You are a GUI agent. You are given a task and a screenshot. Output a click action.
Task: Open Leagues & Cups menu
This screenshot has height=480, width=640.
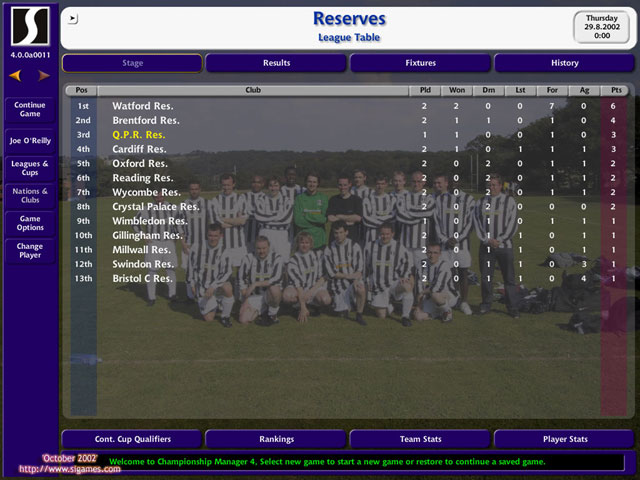point(30,167)
